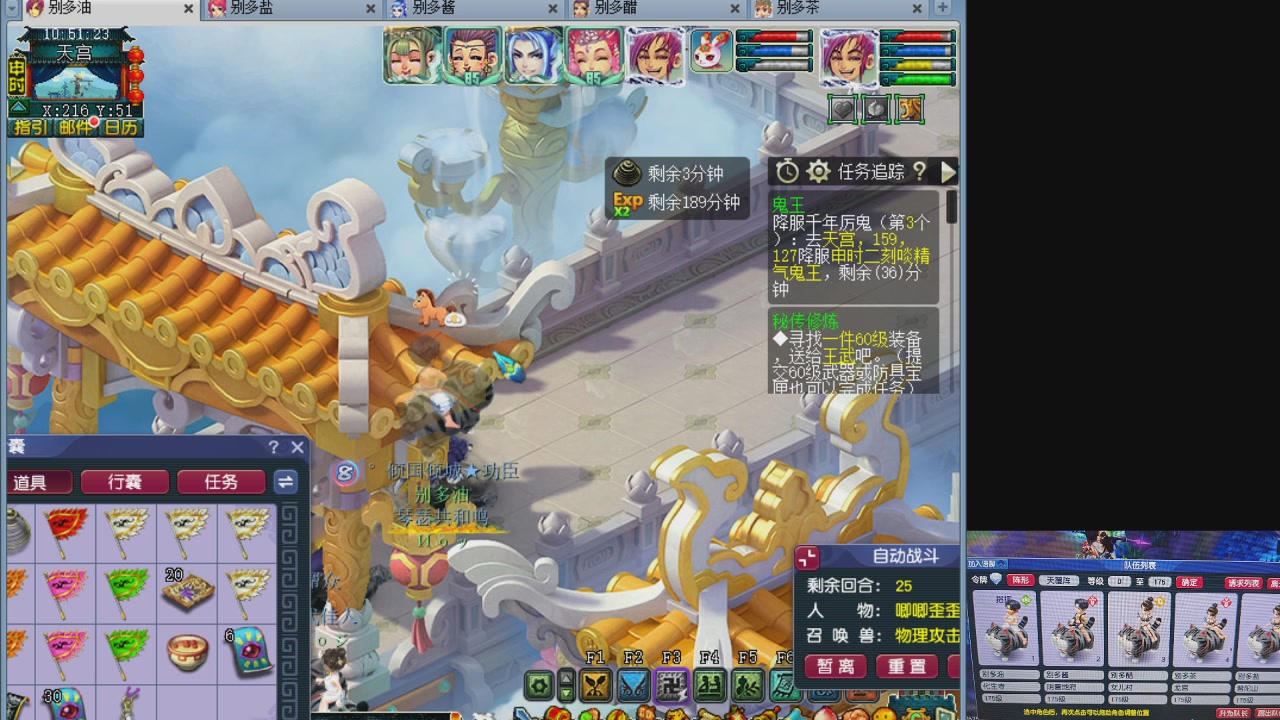Open the task tracker settings gear

point(818,170)
